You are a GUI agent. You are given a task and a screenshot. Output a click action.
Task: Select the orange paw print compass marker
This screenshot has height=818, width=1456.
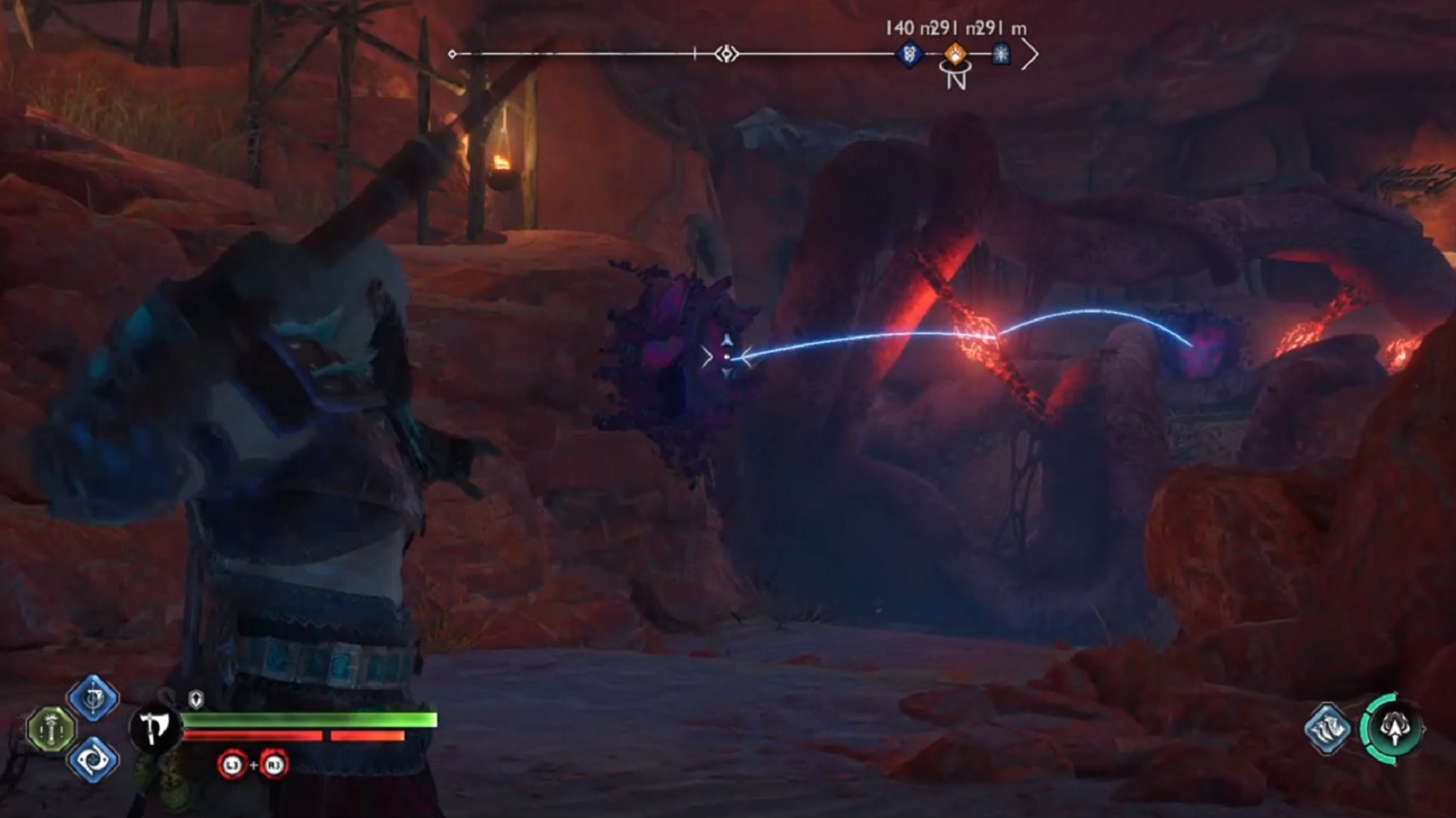pos(956,54)
